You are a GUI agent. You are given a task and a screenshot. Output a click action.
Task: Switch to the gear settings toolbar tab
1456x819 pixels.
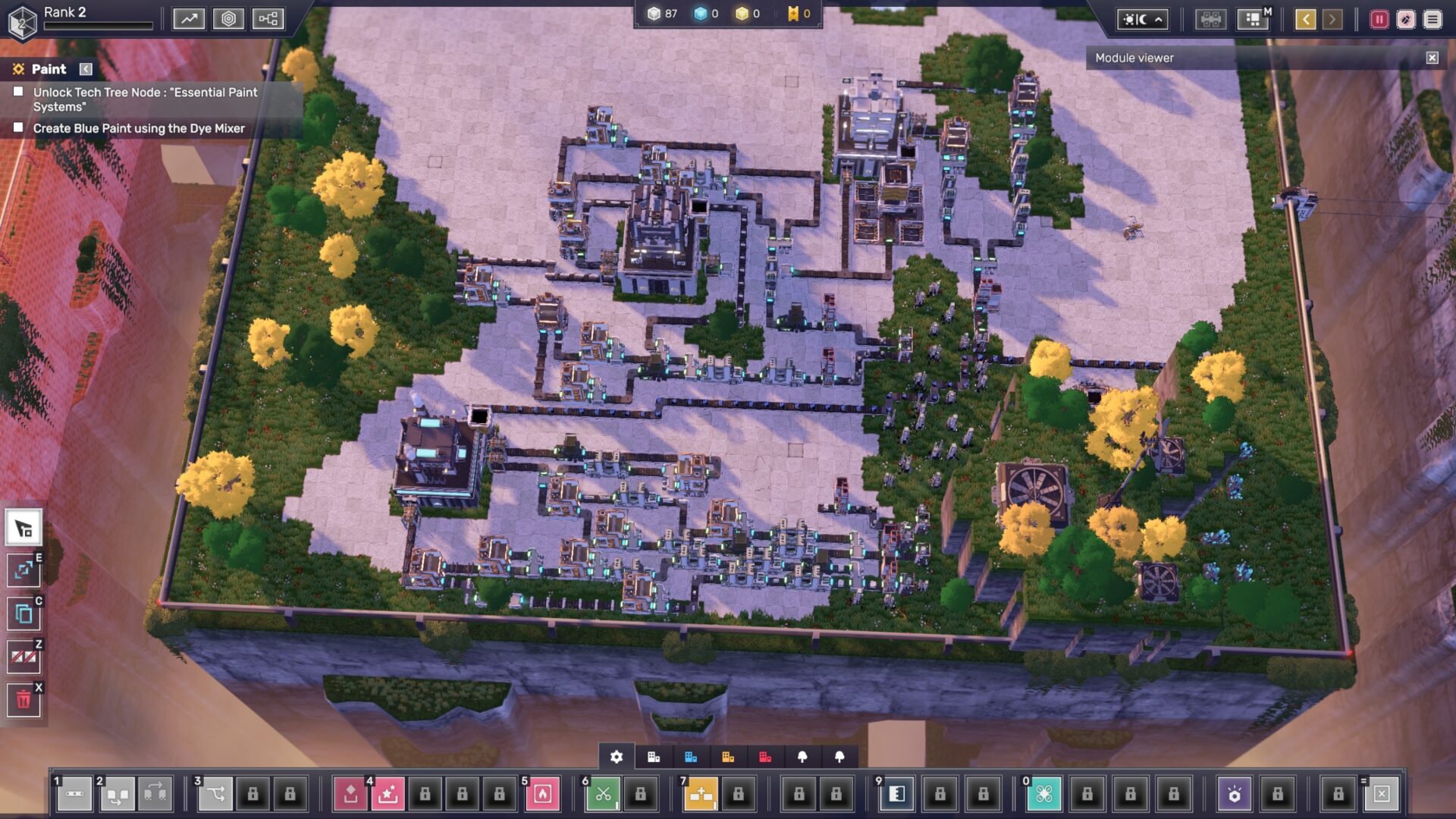617,757
